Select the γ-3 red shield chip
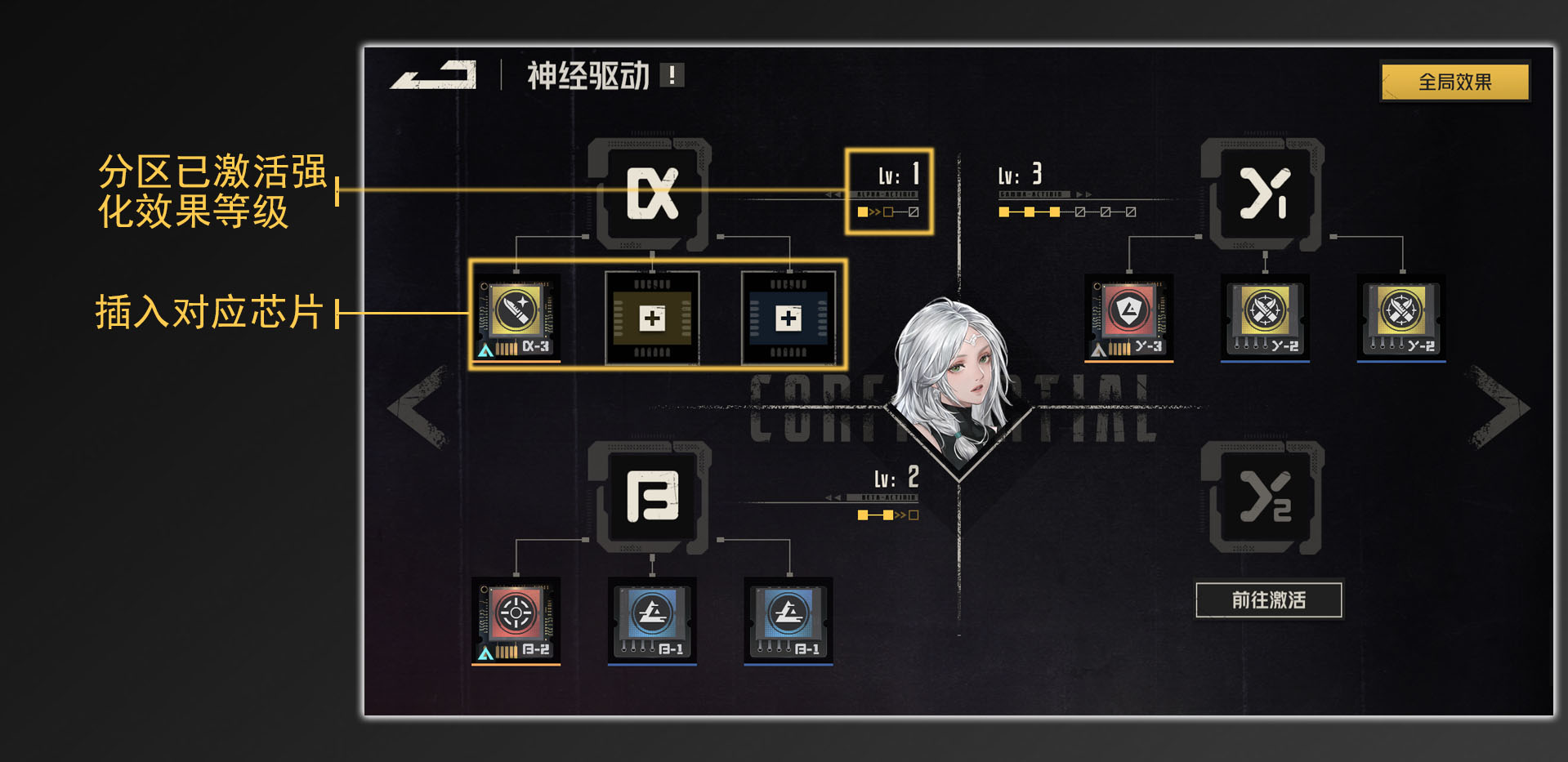The height and width of the screenshot is (762, 1568). (x=1128, y=319)
